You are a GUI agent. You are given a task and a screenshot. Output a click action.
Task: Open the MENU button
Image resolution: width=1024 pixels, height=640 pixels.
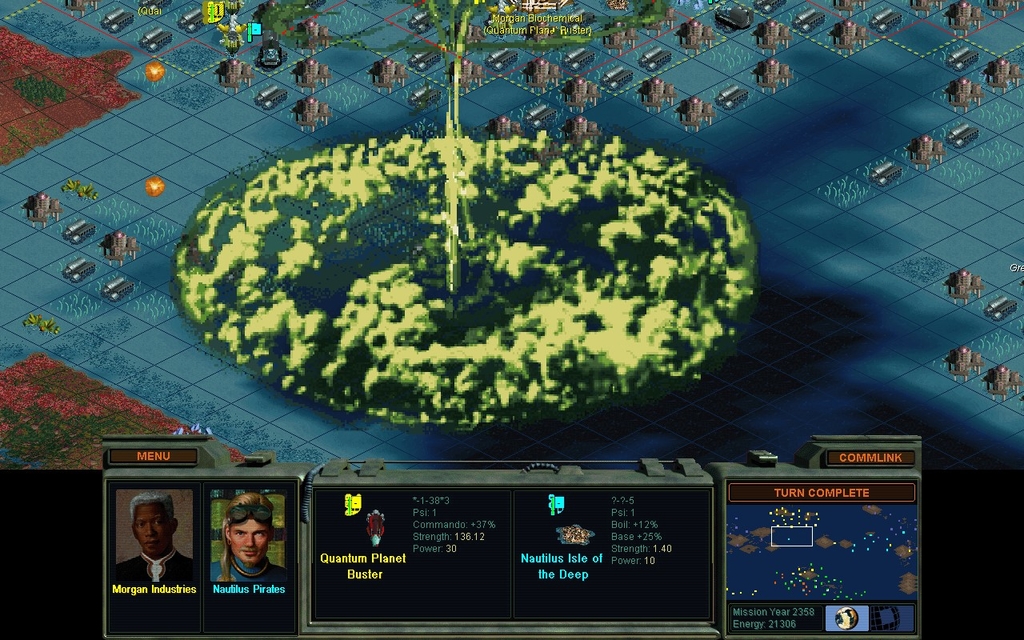click(153, 457)
